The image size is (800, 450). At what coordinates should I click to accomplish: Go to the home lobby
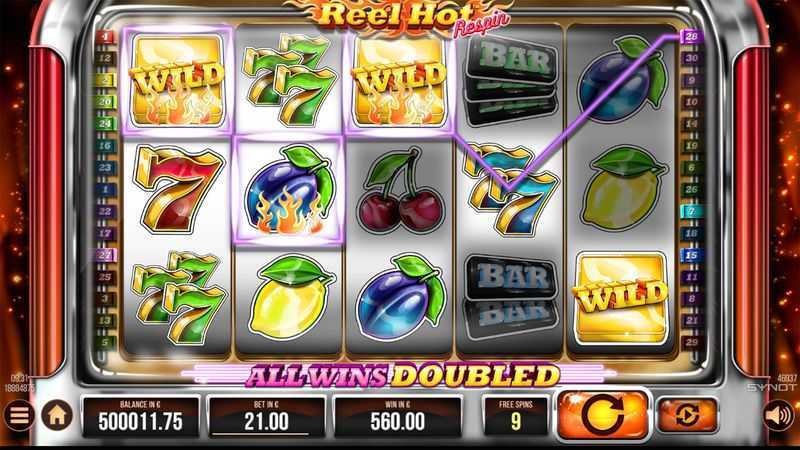tap(57, 413)
